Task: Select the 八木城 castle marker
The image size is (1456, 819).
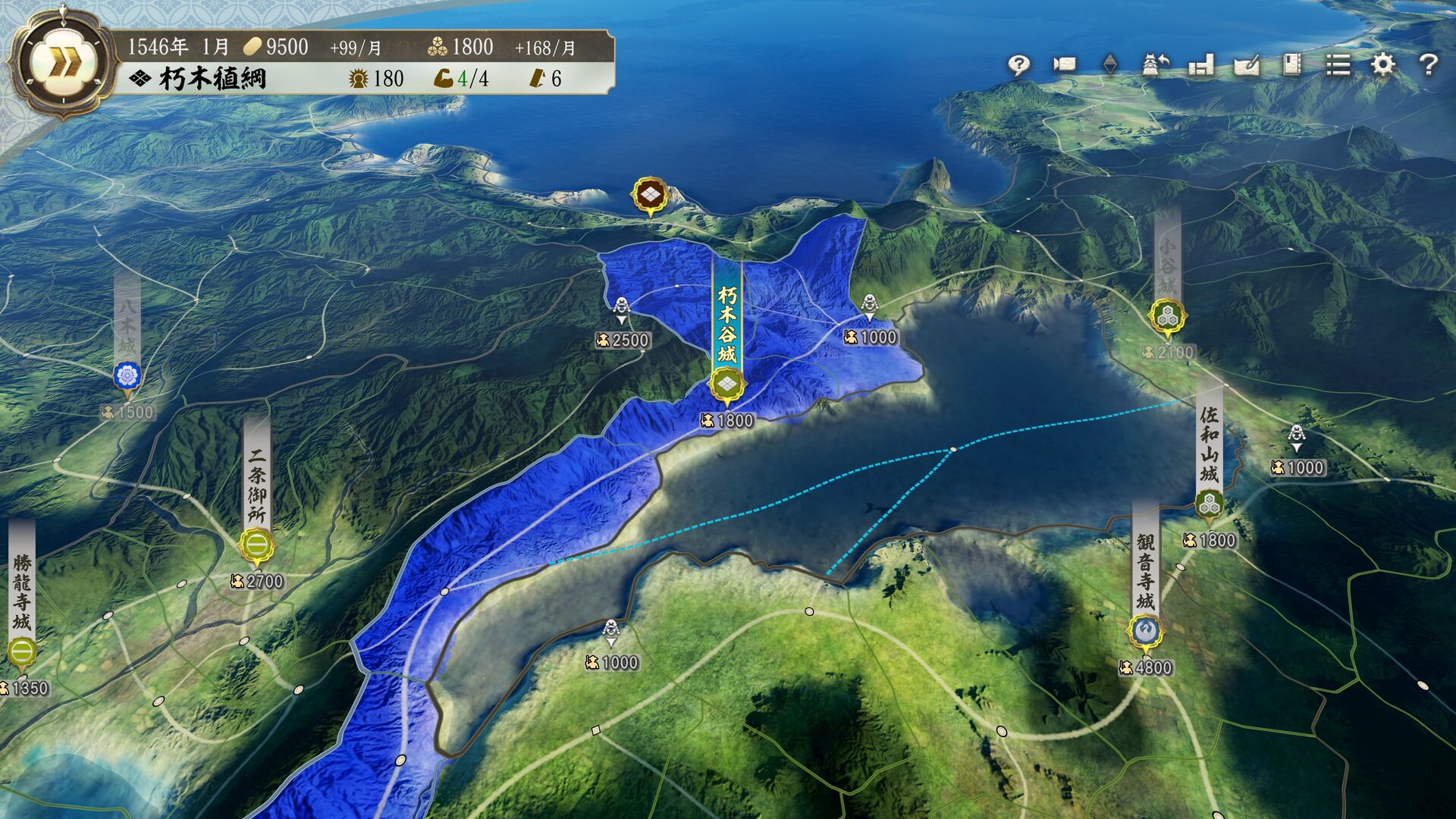Action: 127,376
